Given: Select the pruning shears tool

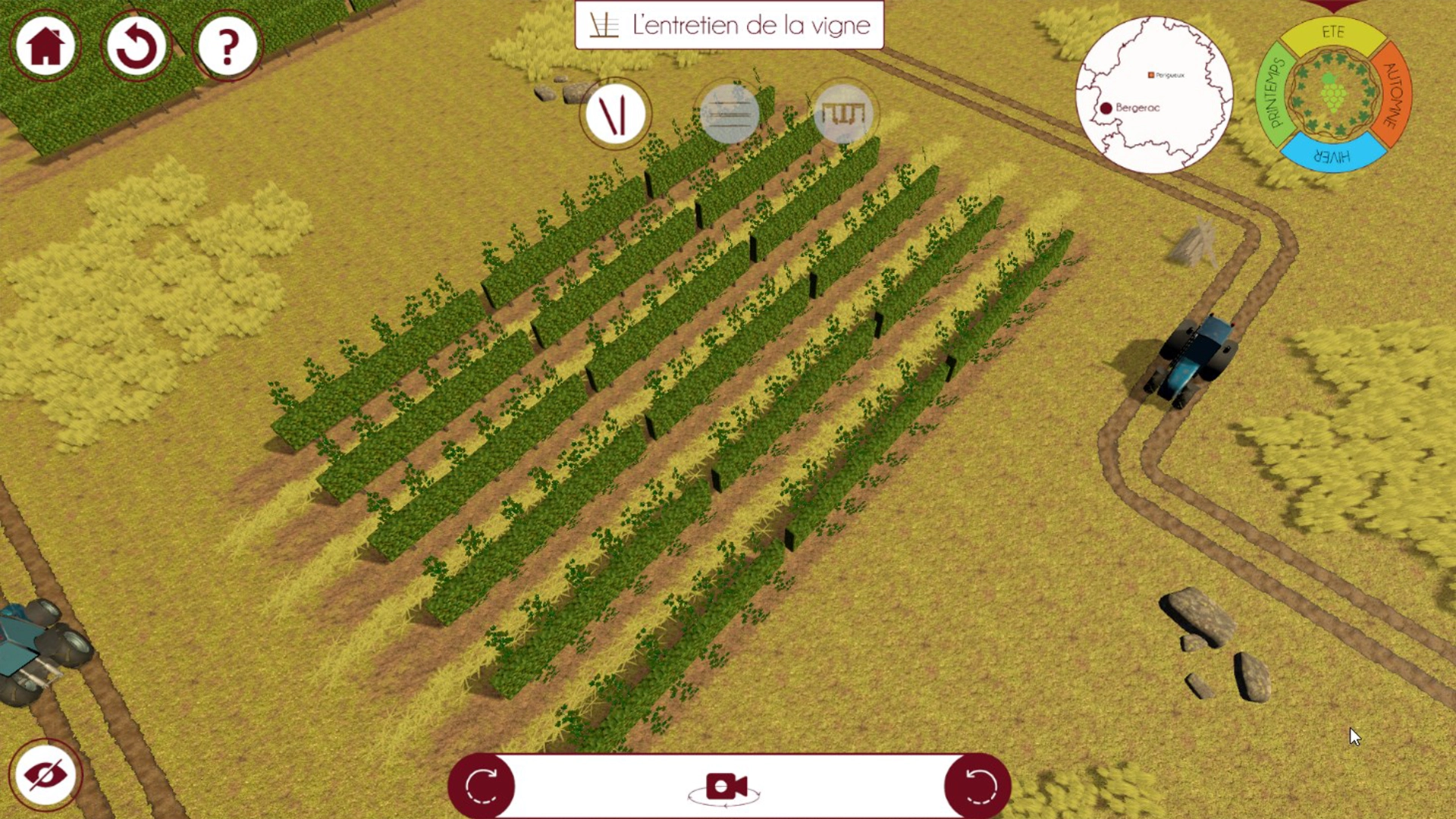Looking at the screenshot, I should [x=615, y=114].
